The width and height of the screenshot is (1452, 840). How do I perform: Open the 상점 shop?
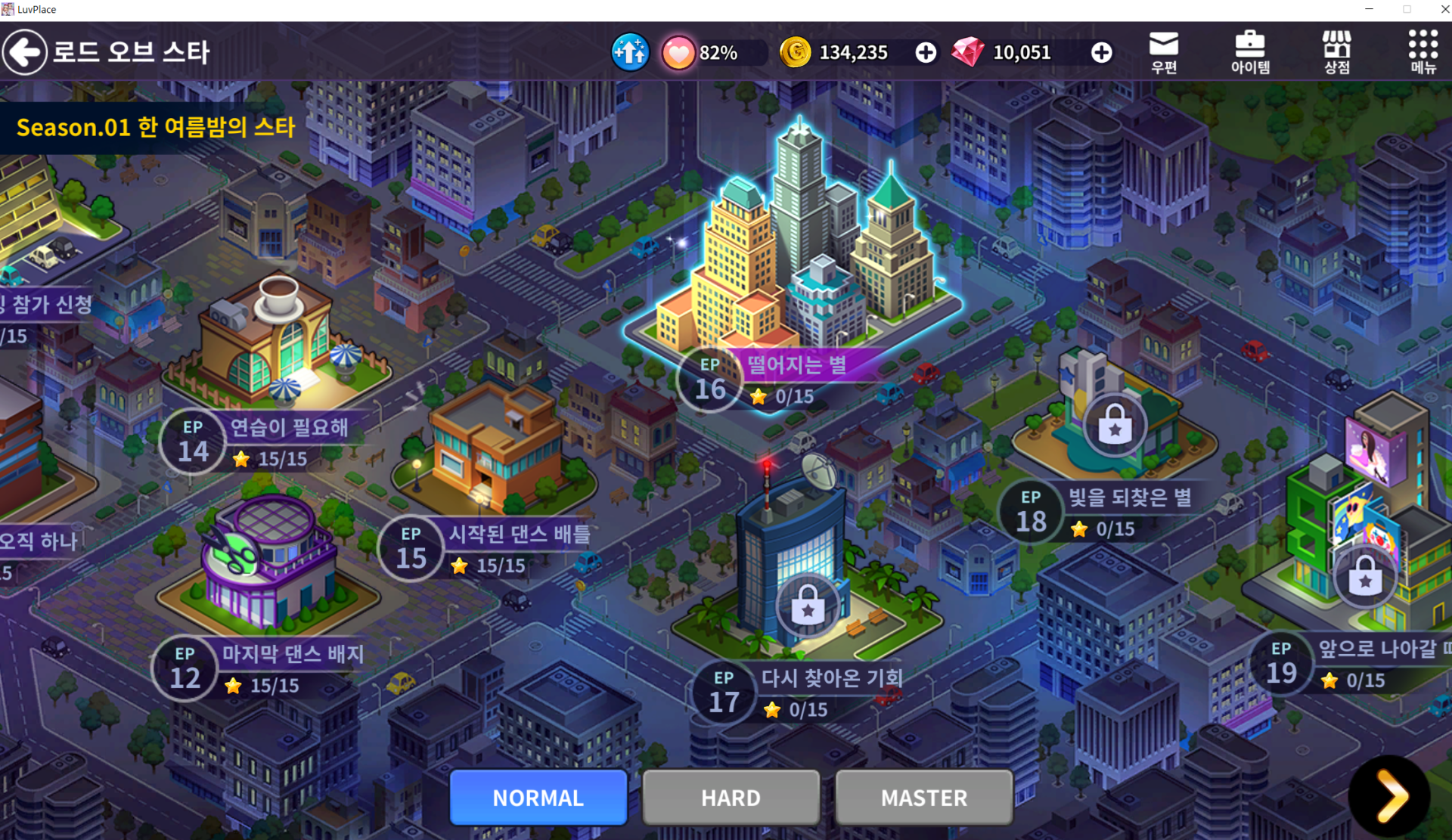pyautogui.click(x=1336, y=52)
